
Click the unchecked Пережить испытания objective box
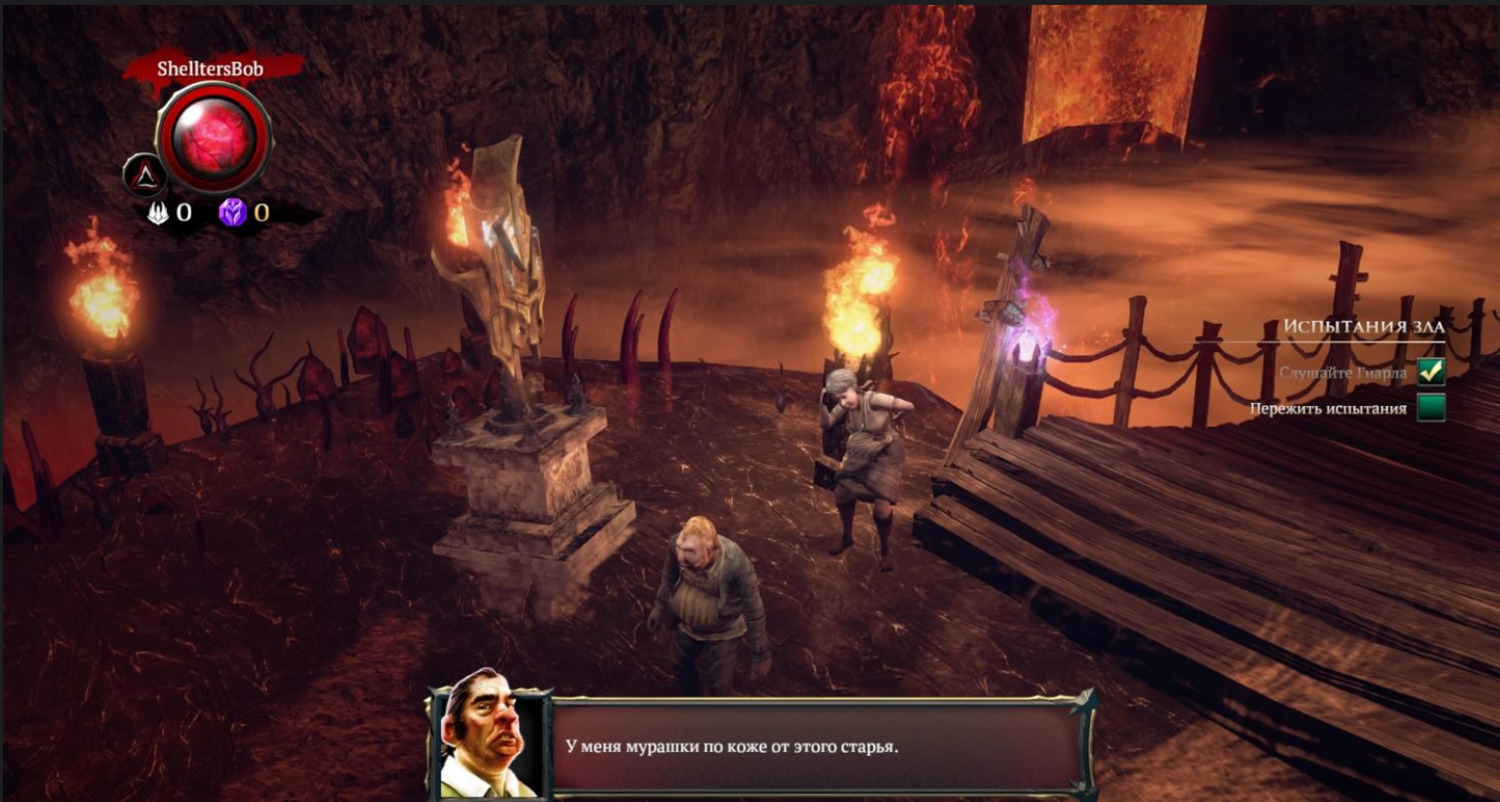[1431, 408]
